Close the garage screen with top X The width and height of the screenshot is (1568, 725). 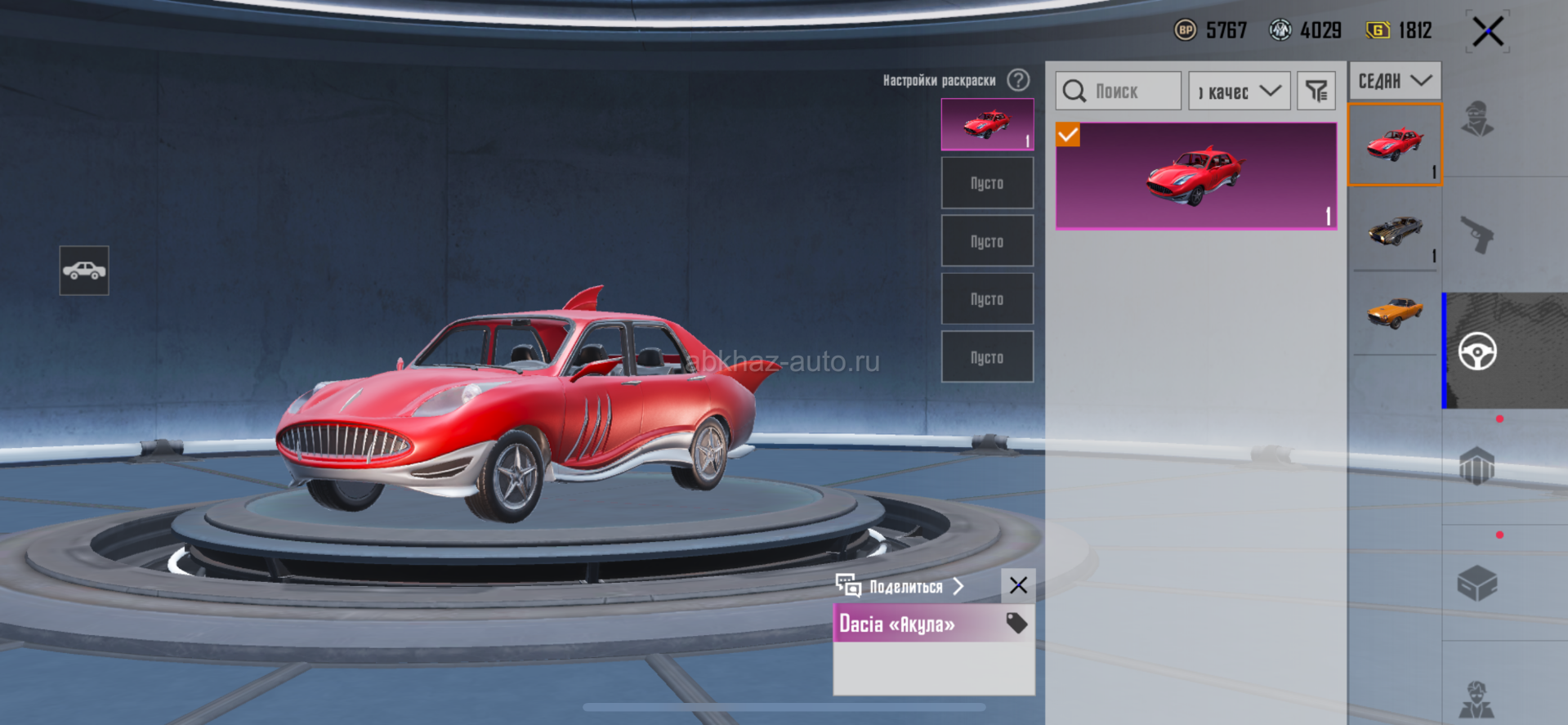click(1488, 32)
